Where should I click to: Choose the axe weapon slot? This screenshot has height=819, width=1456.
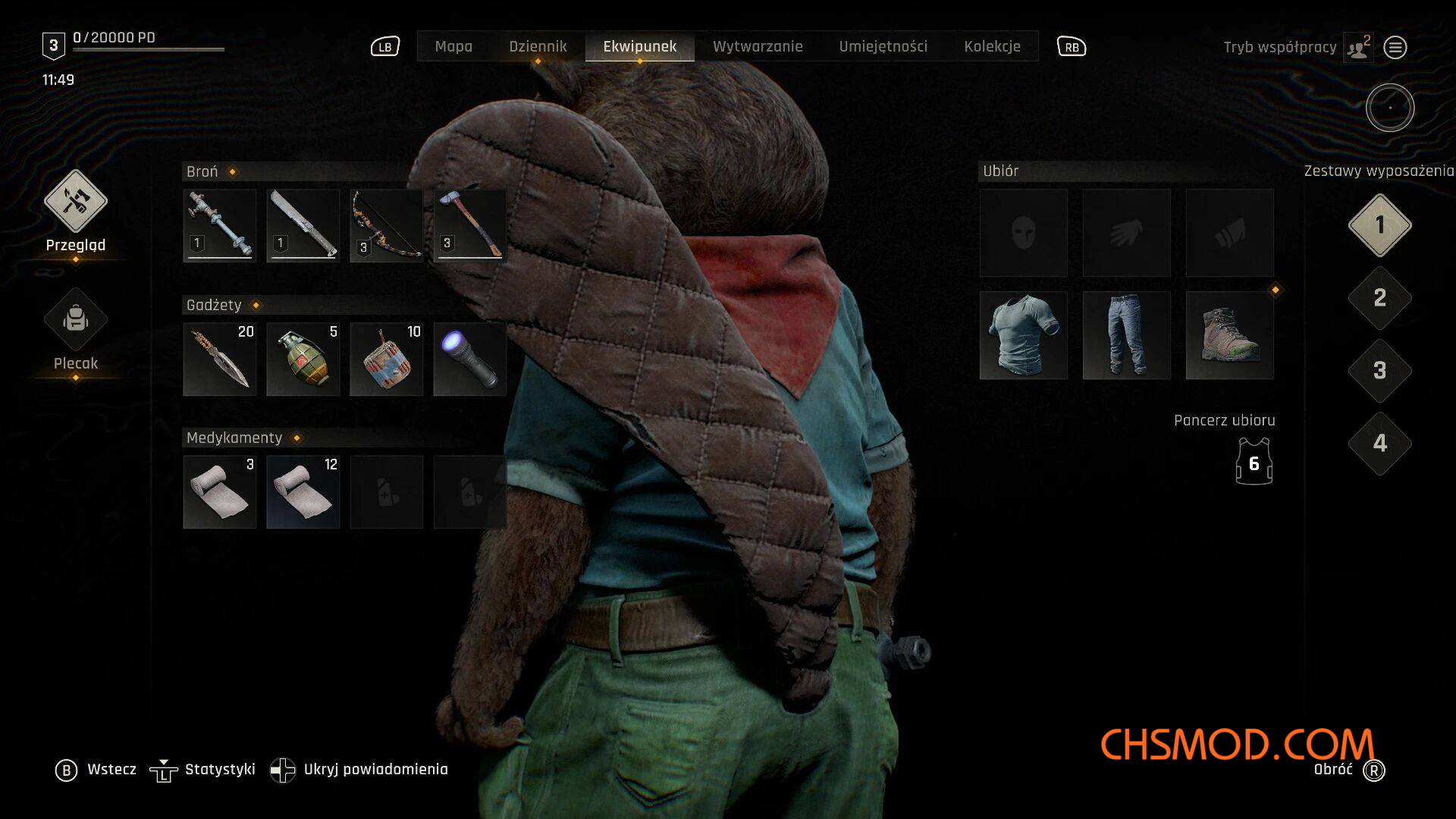[469, 225]
